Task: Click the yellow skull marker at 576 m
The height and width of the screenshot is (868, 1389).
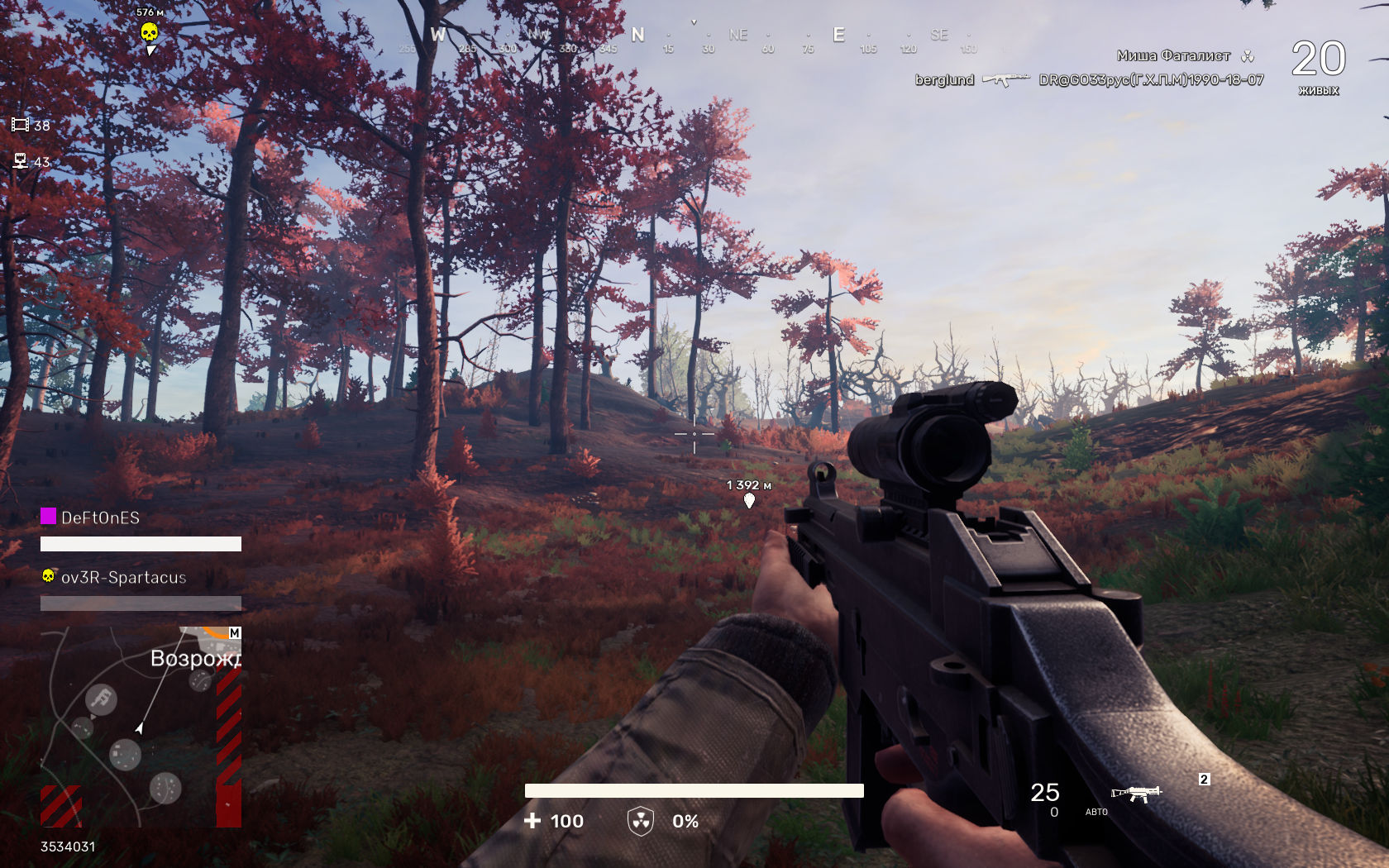Action: pyautogui.click(x=149, y=33)
